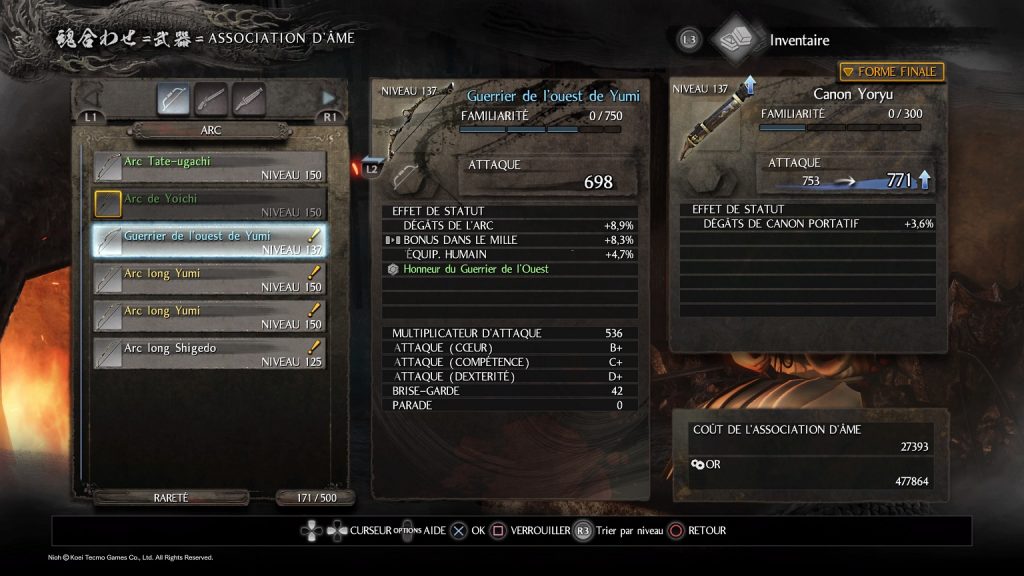This screenshot has height=576, width=1024.
Task: Switch to the bow weapon tab
Action: coord(174,99)
